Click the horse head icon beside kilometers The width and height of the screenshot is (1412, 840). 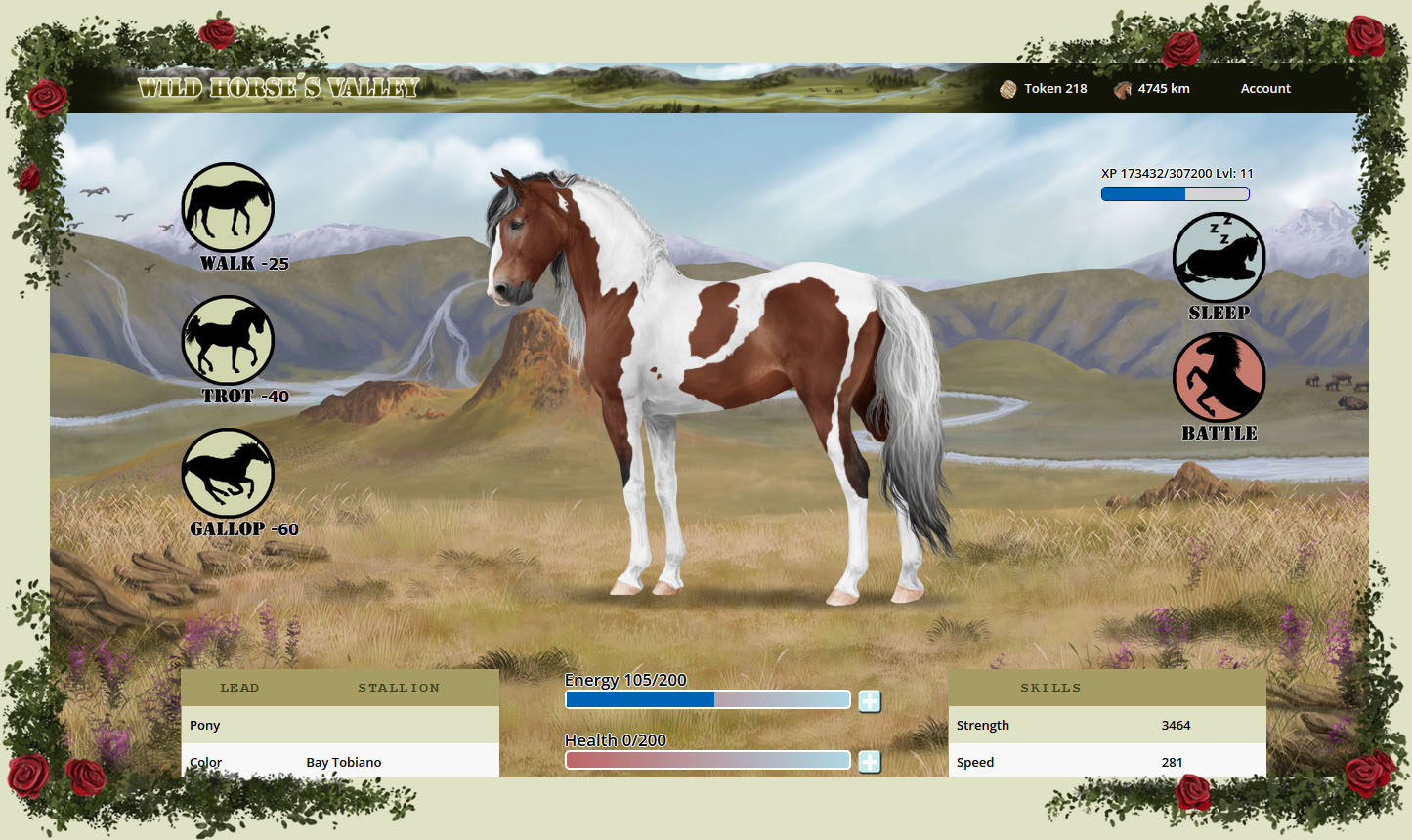(x=1122, y=88)
